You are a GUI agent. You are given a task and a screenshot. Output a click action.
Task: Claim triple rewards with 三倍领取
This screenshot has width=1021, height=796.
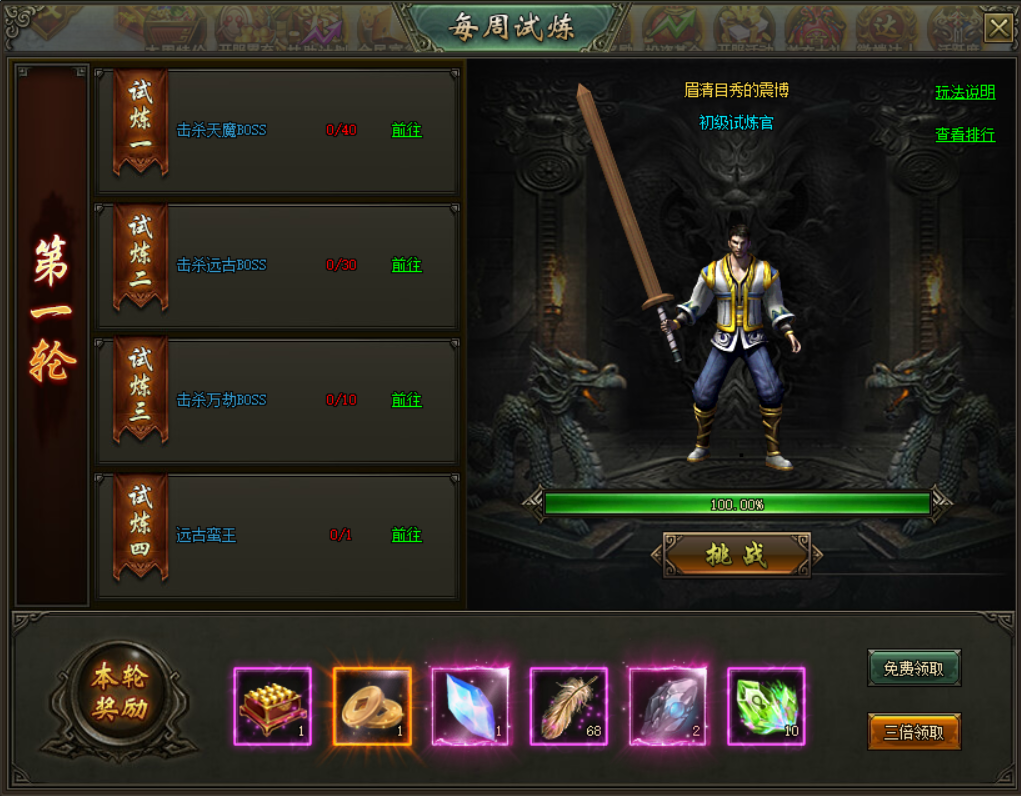[914, 732]
